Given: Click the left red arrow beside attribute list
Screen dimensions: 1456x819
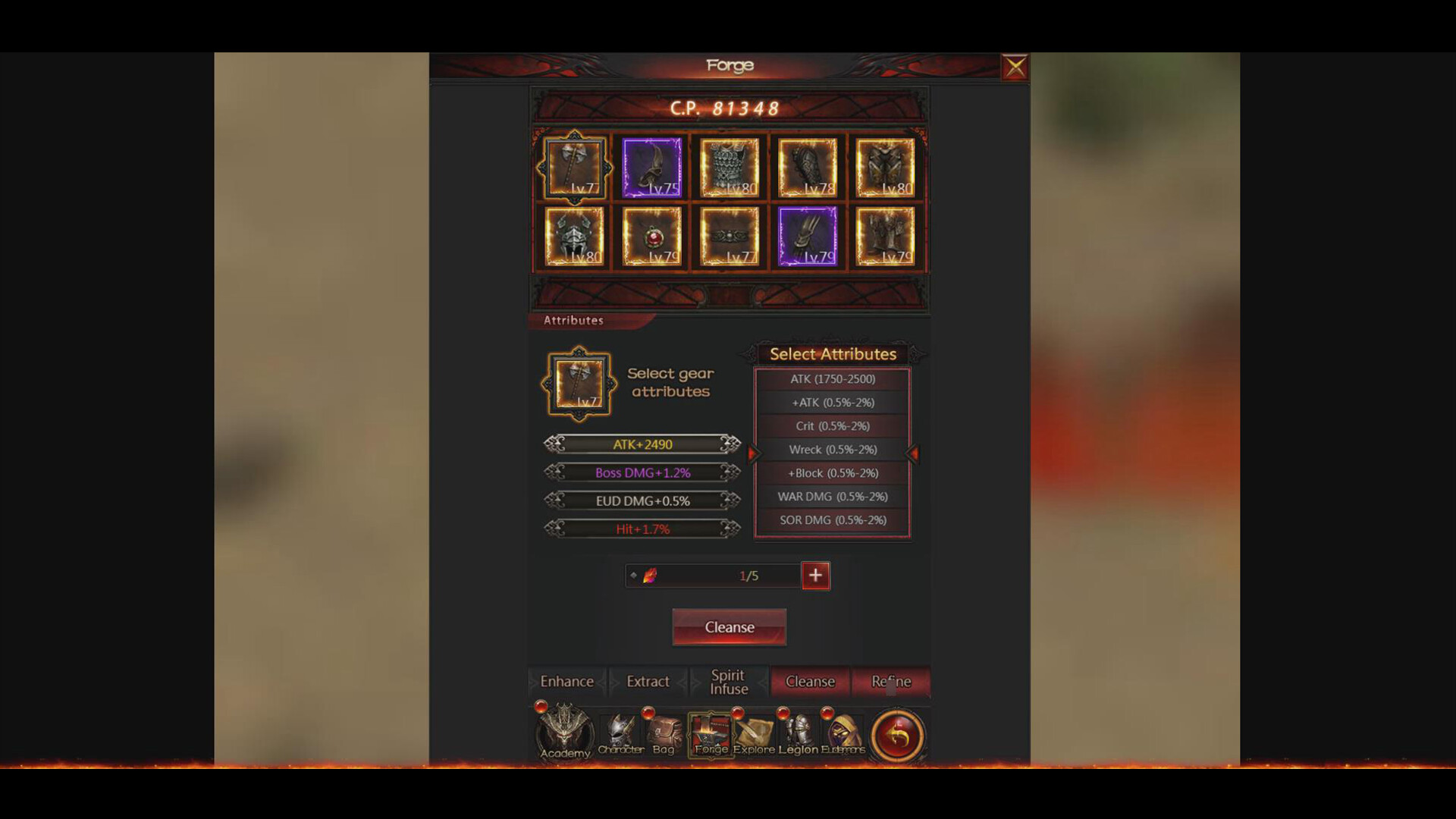Looking at the screenshot, I should 752,453.
